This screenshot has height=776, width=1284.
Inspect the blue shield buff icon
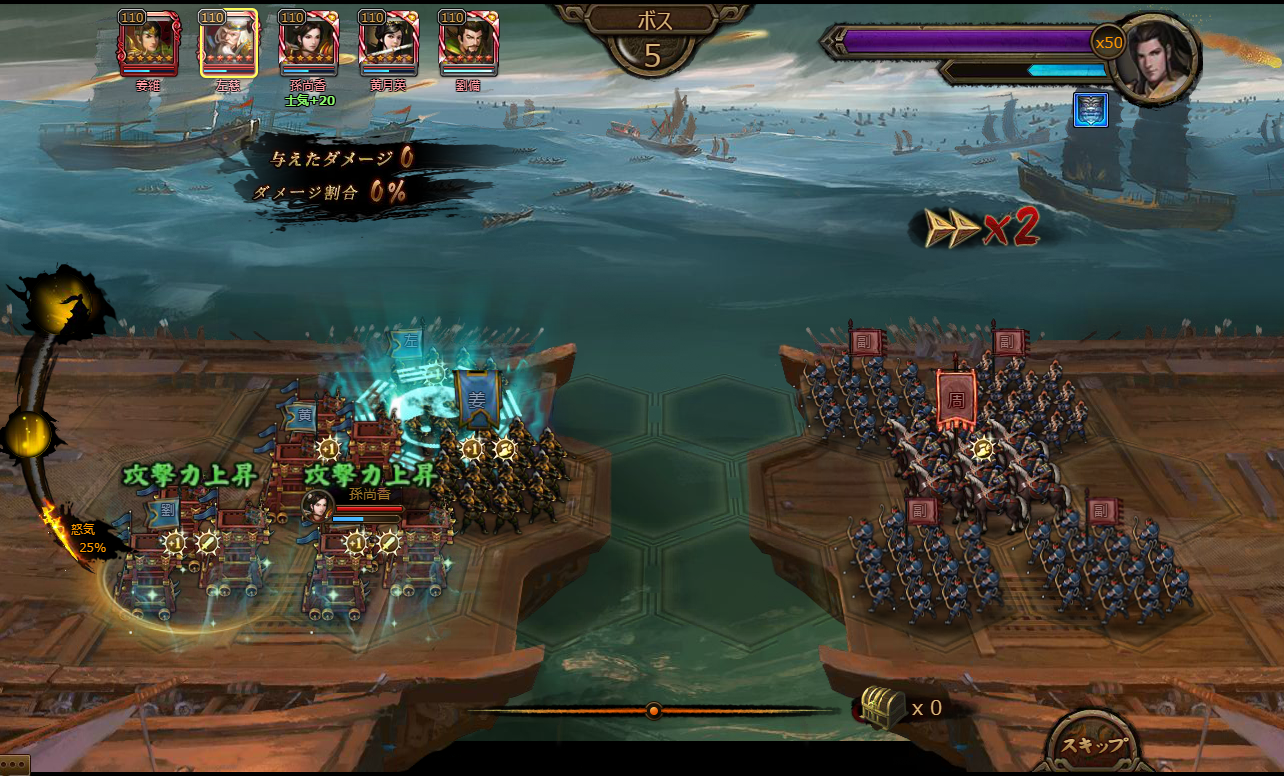click(1090, 110)
